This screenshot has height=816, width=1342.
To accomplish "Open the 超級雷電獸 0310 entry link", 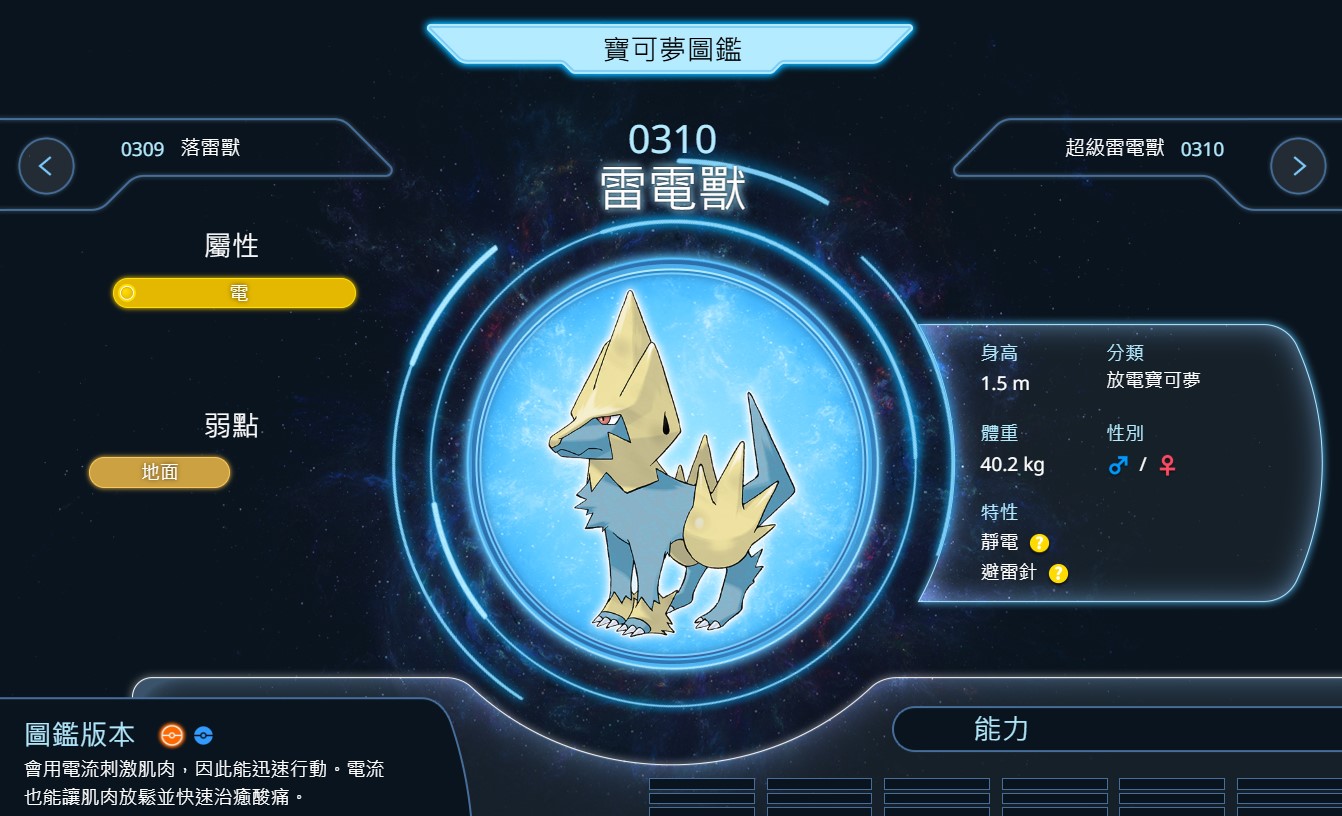I will (1144, 149).
